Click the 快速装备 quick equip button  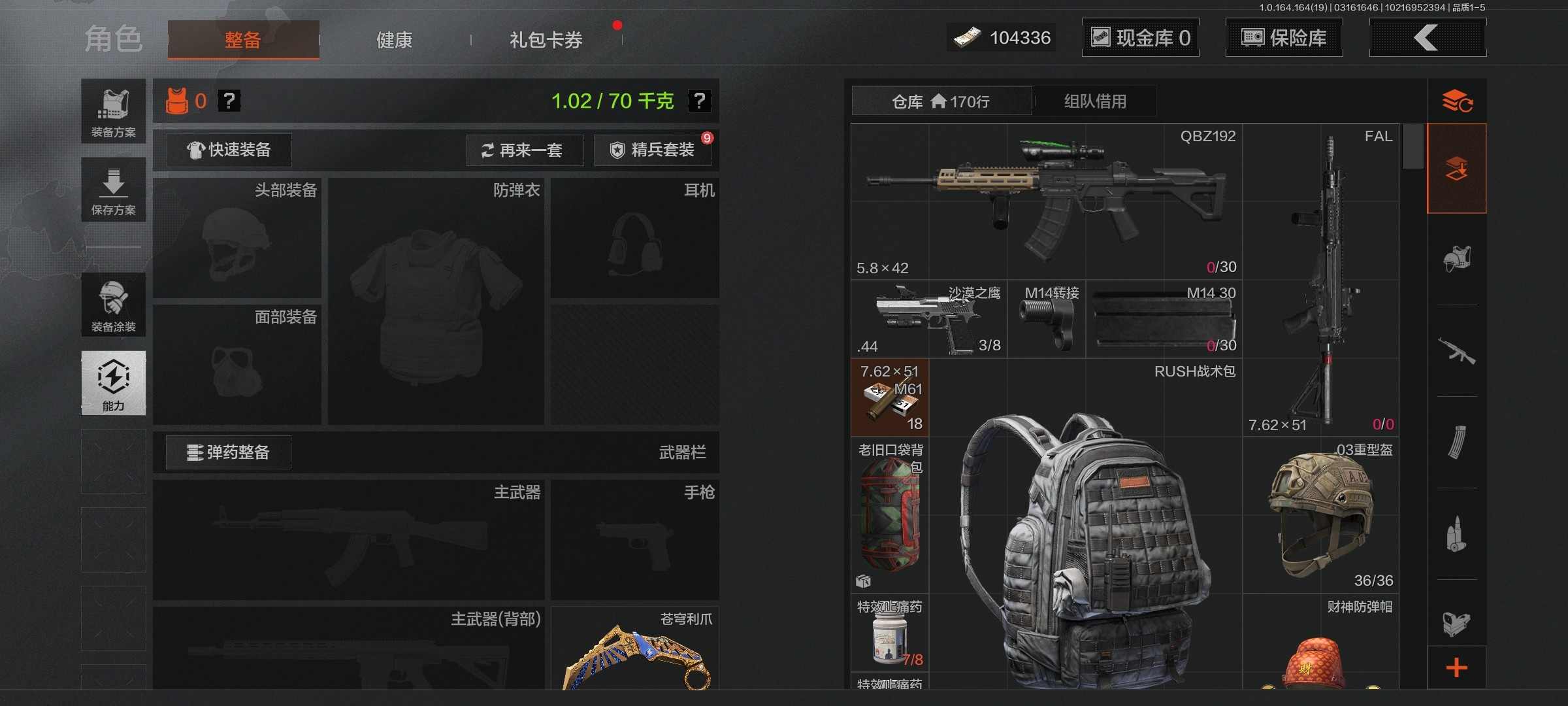(228, 150)
